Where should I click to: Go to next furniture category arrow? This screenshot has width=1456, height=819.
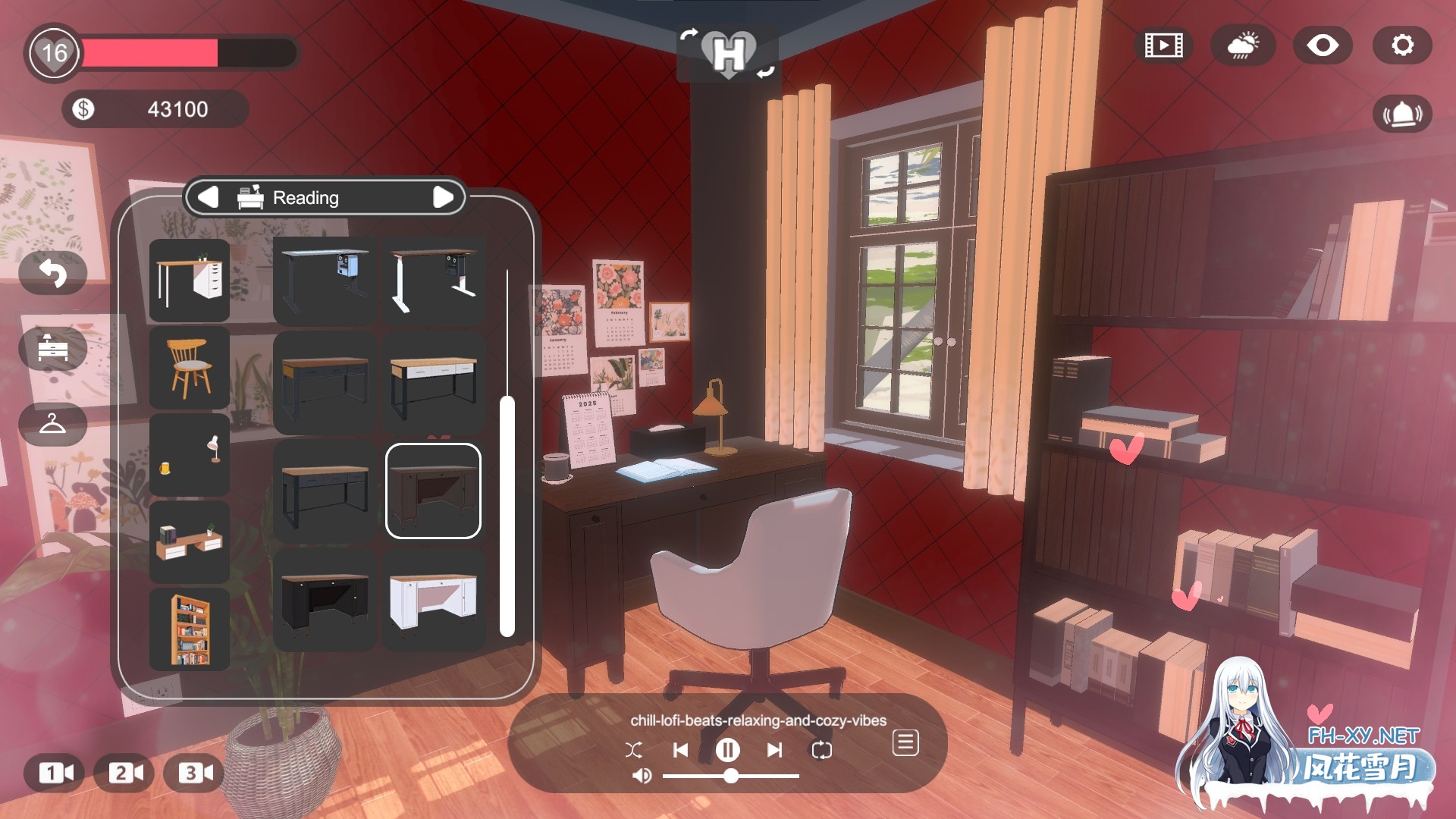(443, 197)
